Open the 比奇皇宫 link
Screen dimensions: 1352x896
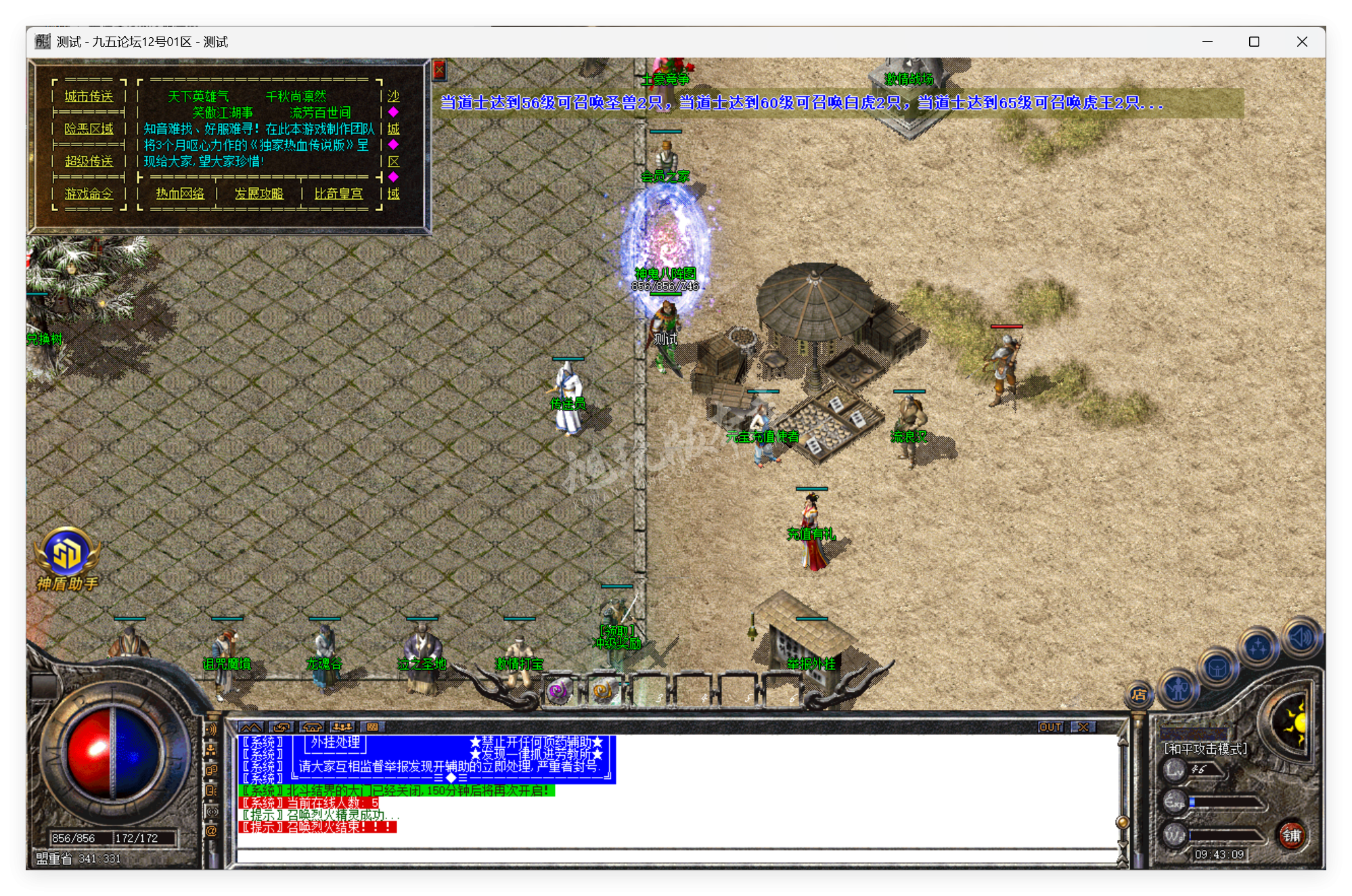tap(340, 194)
